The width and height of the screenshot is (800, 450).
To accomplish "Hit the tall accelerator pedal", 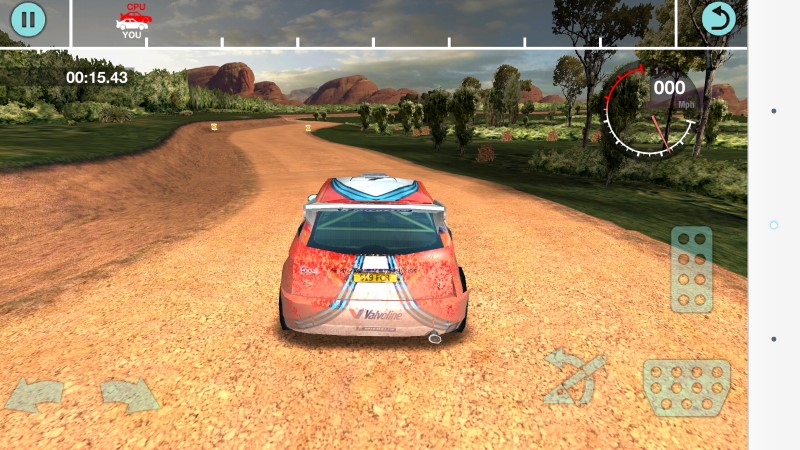I will pos(691,269).
